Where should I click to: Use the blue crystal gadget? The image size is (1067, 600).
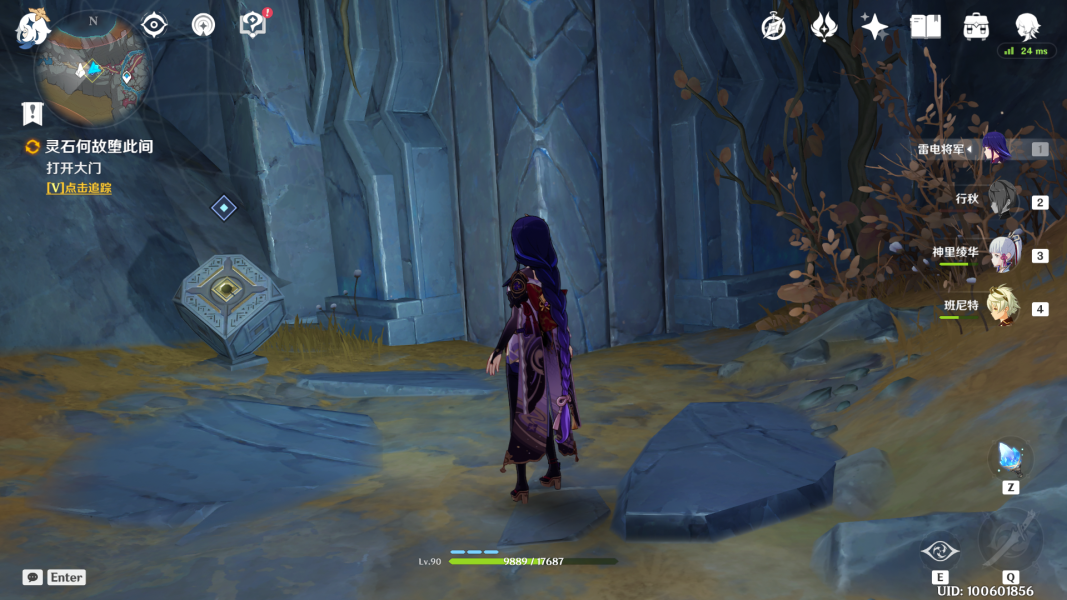pyautogui.click(x=1010, y=458)
